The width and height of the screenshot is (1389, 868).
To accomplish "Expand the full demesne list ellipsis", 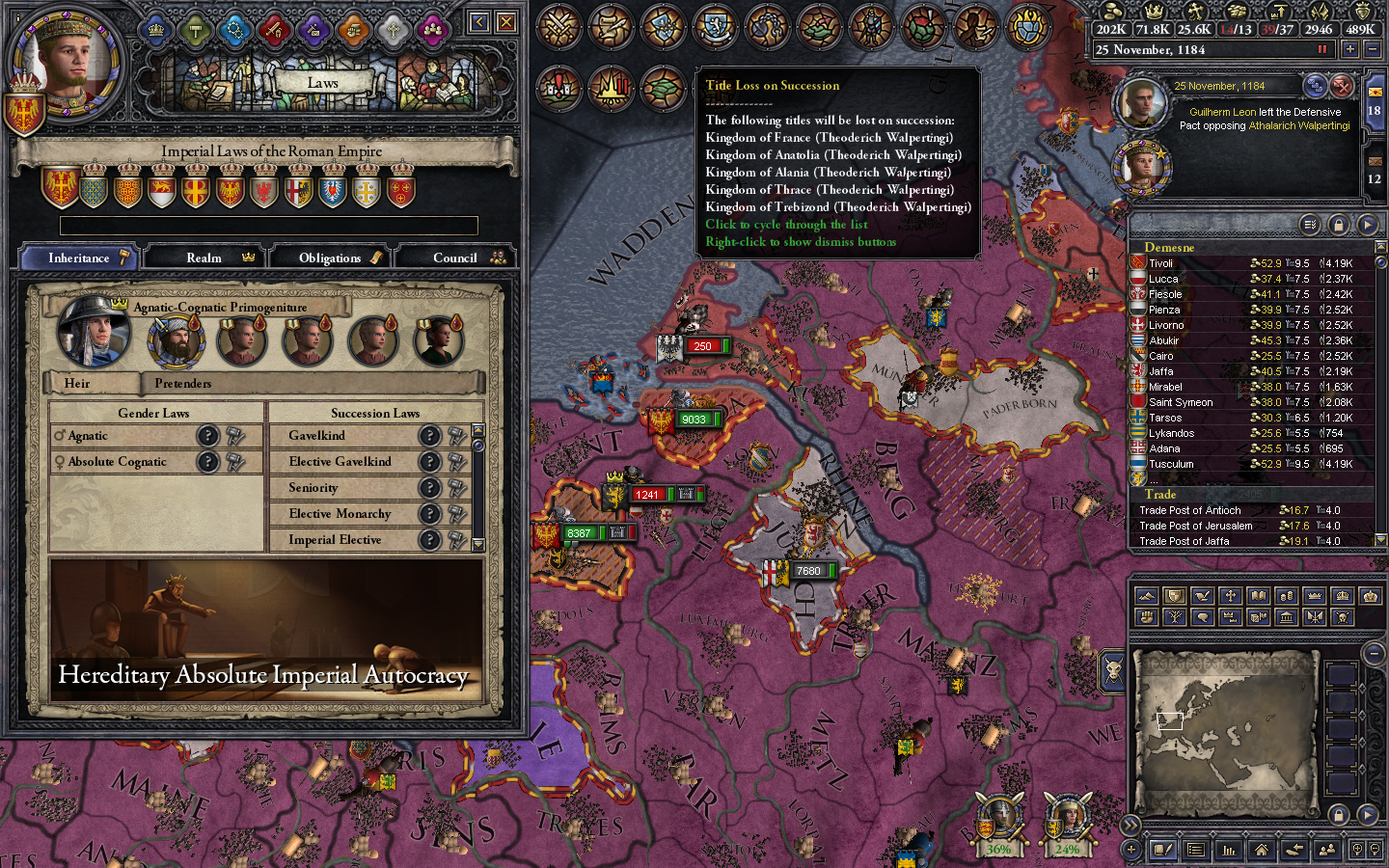I will coord(1154,481).
